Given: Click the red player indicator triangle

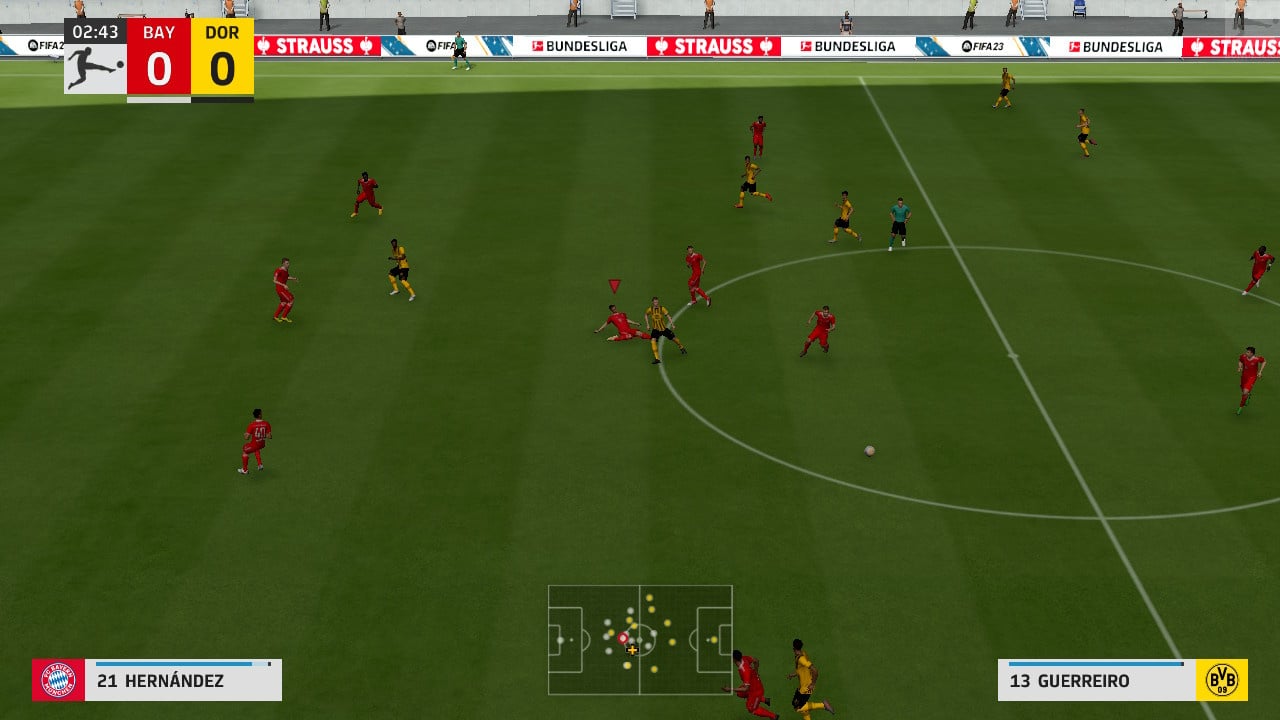Looking at the screenshot, I should point(614,286).
